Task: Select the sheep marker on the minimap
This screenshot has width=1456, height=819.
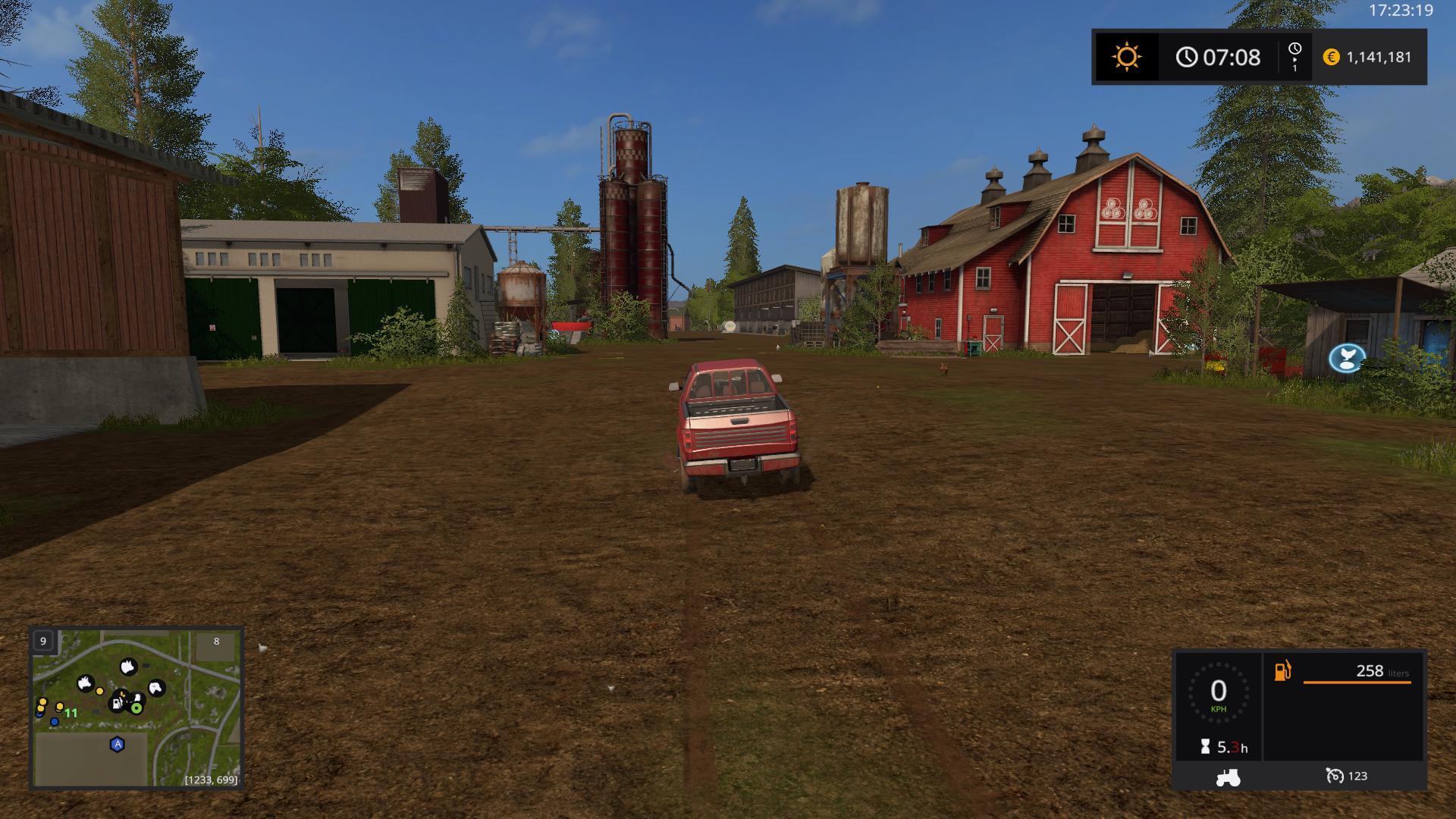Action: click(x=155, y=688)
